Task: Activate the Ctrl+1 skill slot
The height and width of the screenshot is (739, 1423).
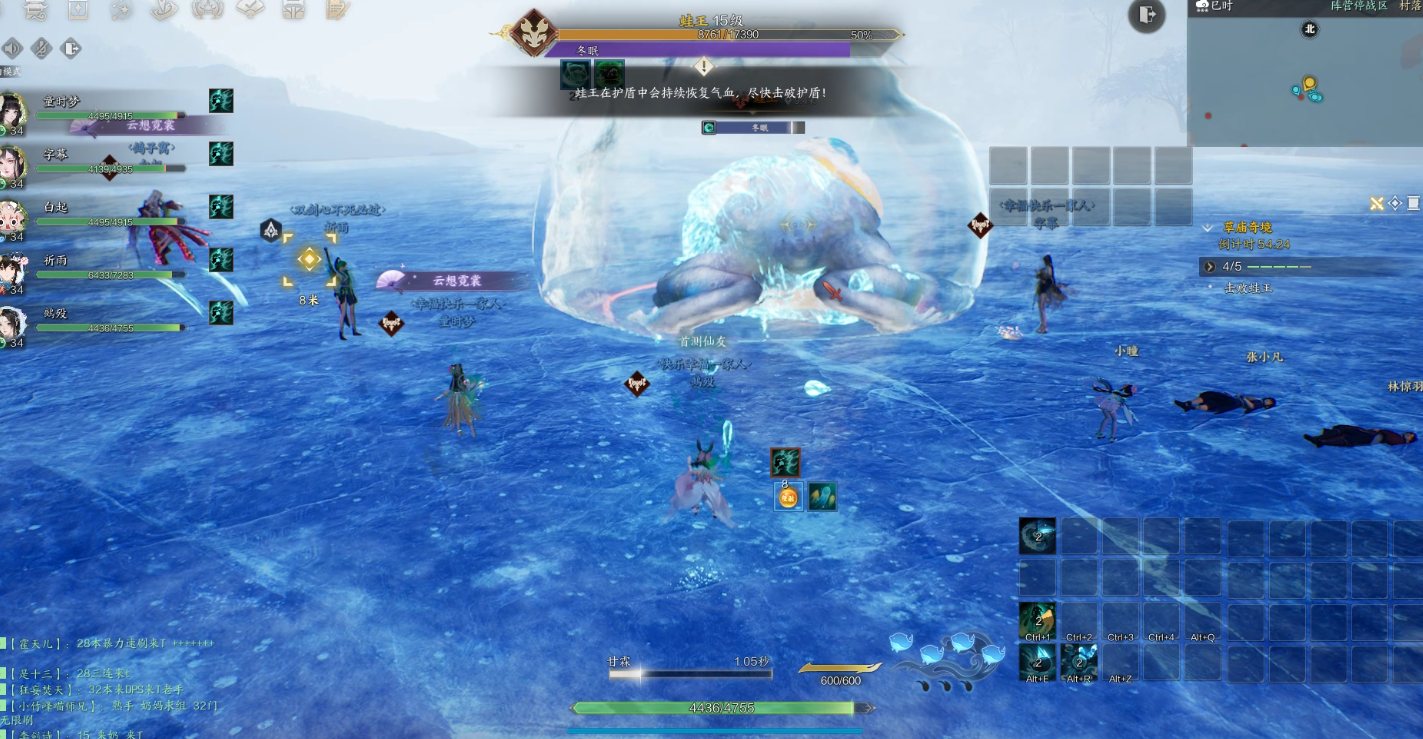Action: (x=1037, y=620)
